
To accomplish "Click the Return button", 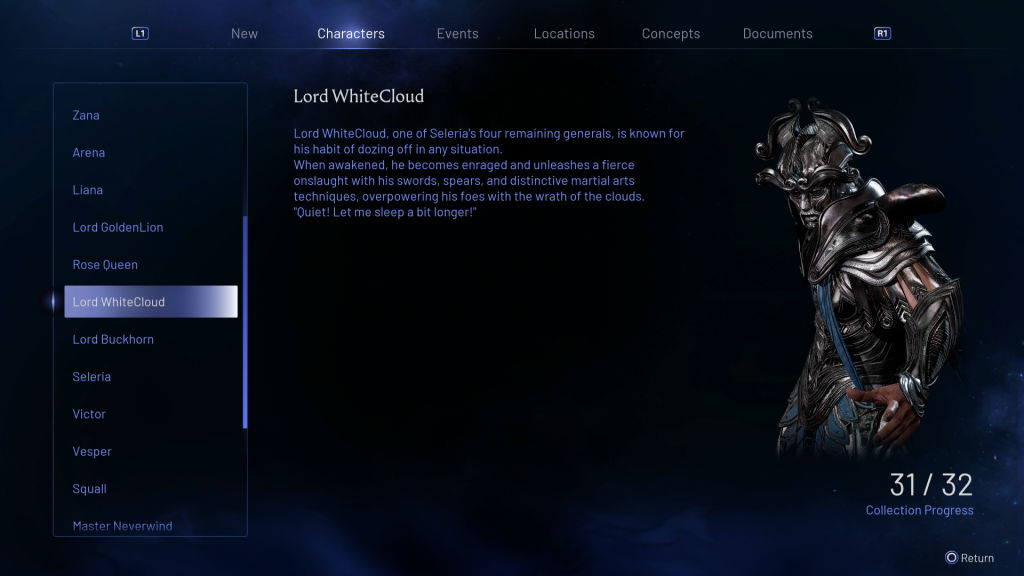I will [x=970, y=558].
